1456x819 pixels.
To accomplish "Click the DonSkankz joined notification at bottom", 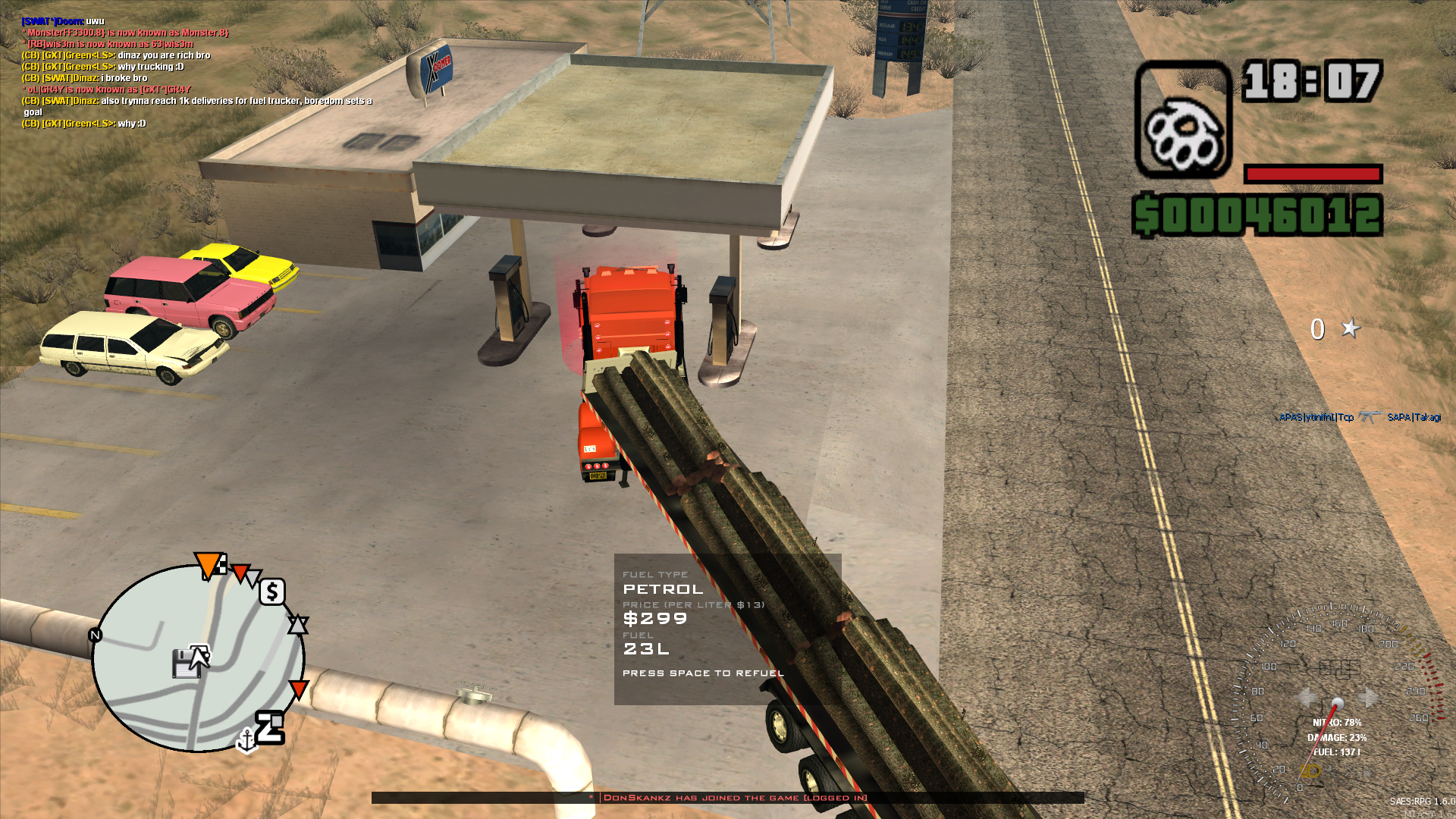I will tap(733, 798).
